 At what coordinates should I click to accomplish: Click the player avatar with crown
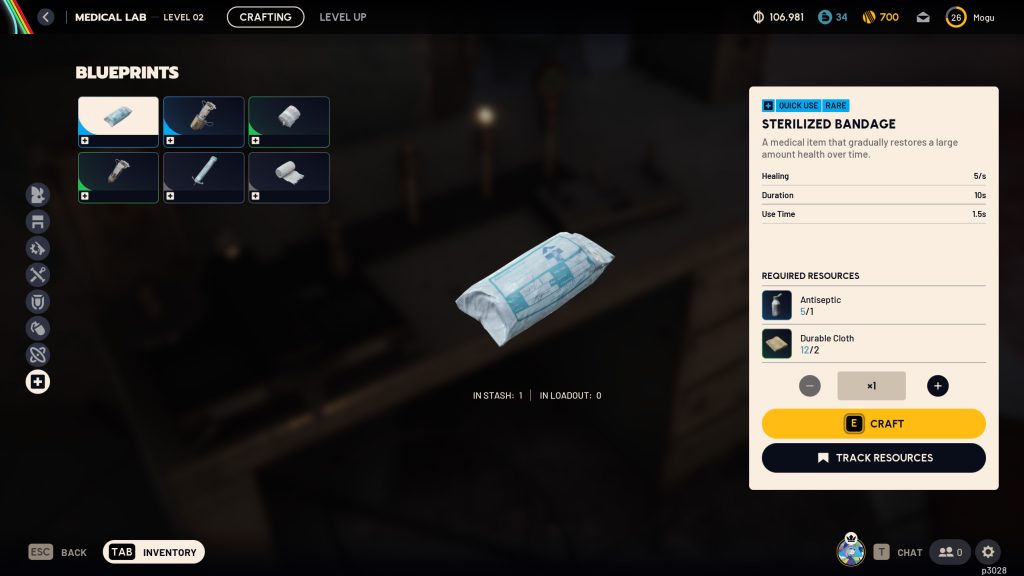(x=850, y=550)
